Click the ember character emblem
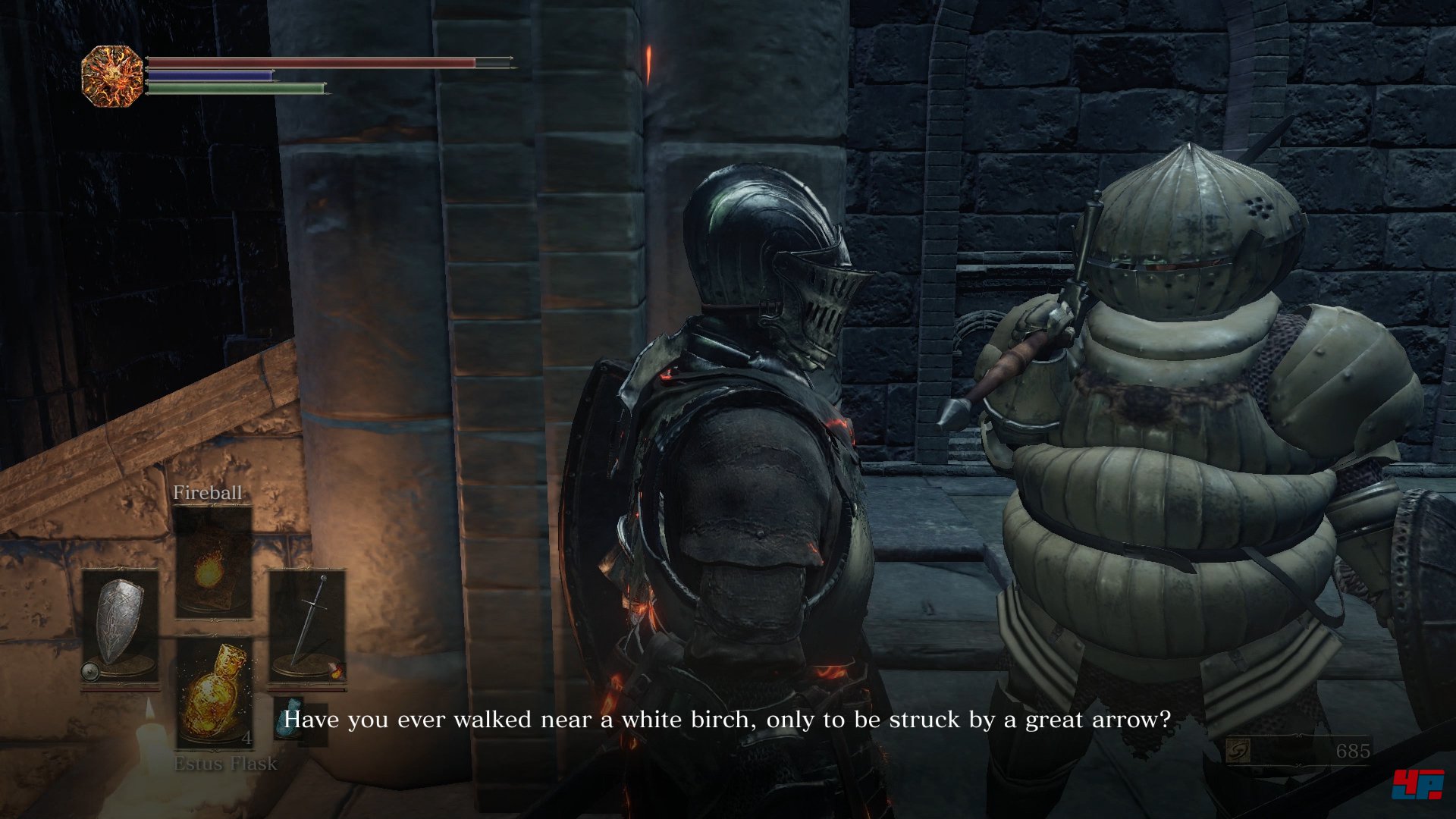Image resolution: width=1456 pixels, height=819 pixels. pos(112,76)
